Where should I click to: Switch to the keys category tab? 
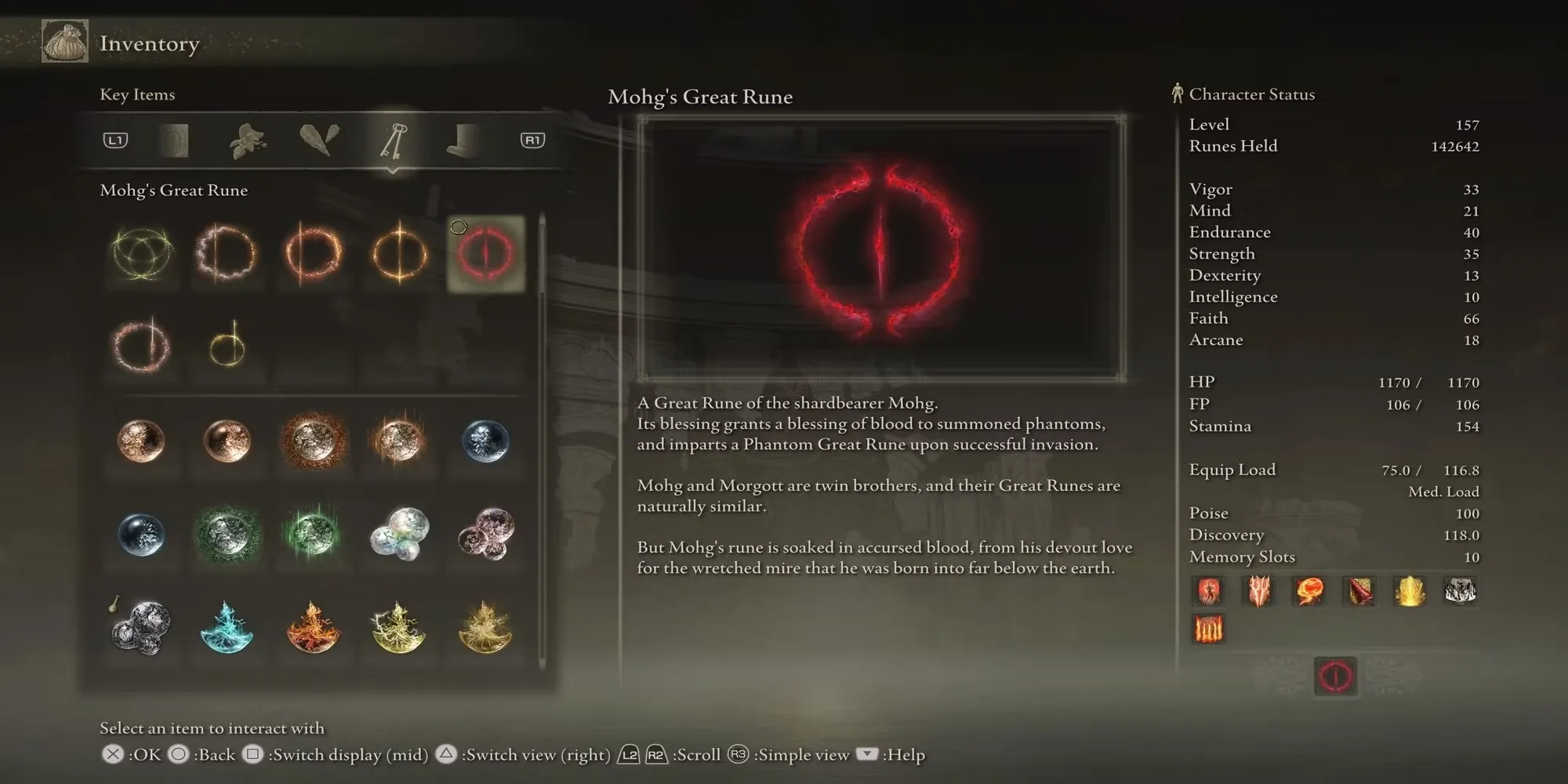392,141
